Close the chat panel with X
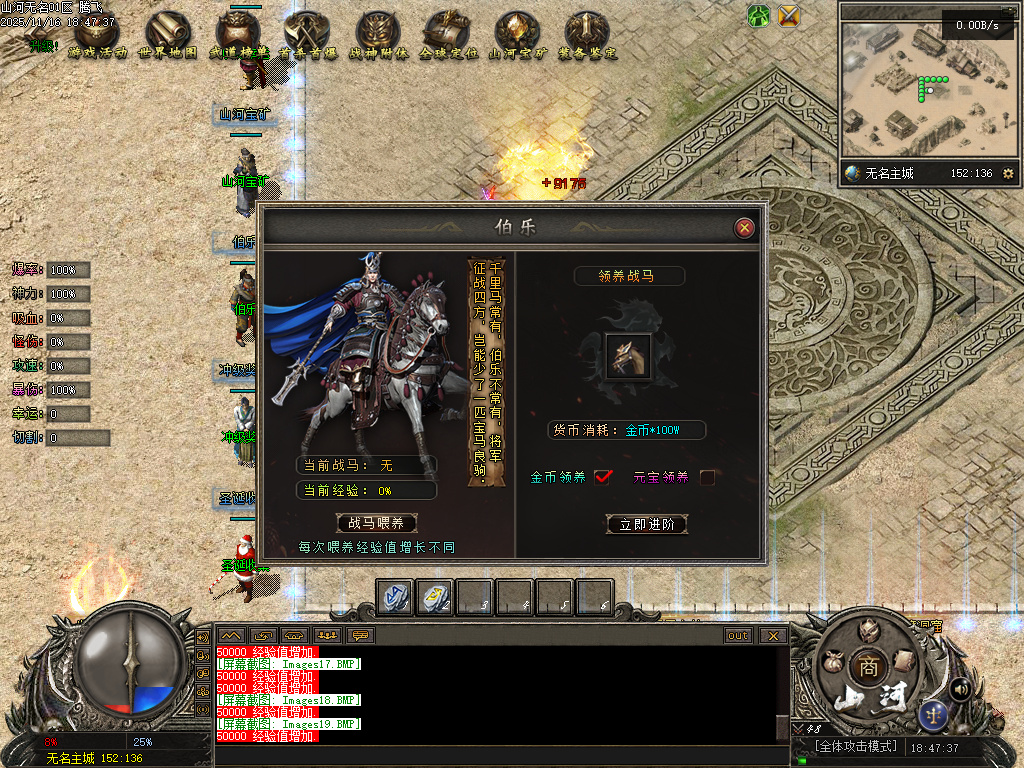1024x768 pixels. [x=773, y=635]
